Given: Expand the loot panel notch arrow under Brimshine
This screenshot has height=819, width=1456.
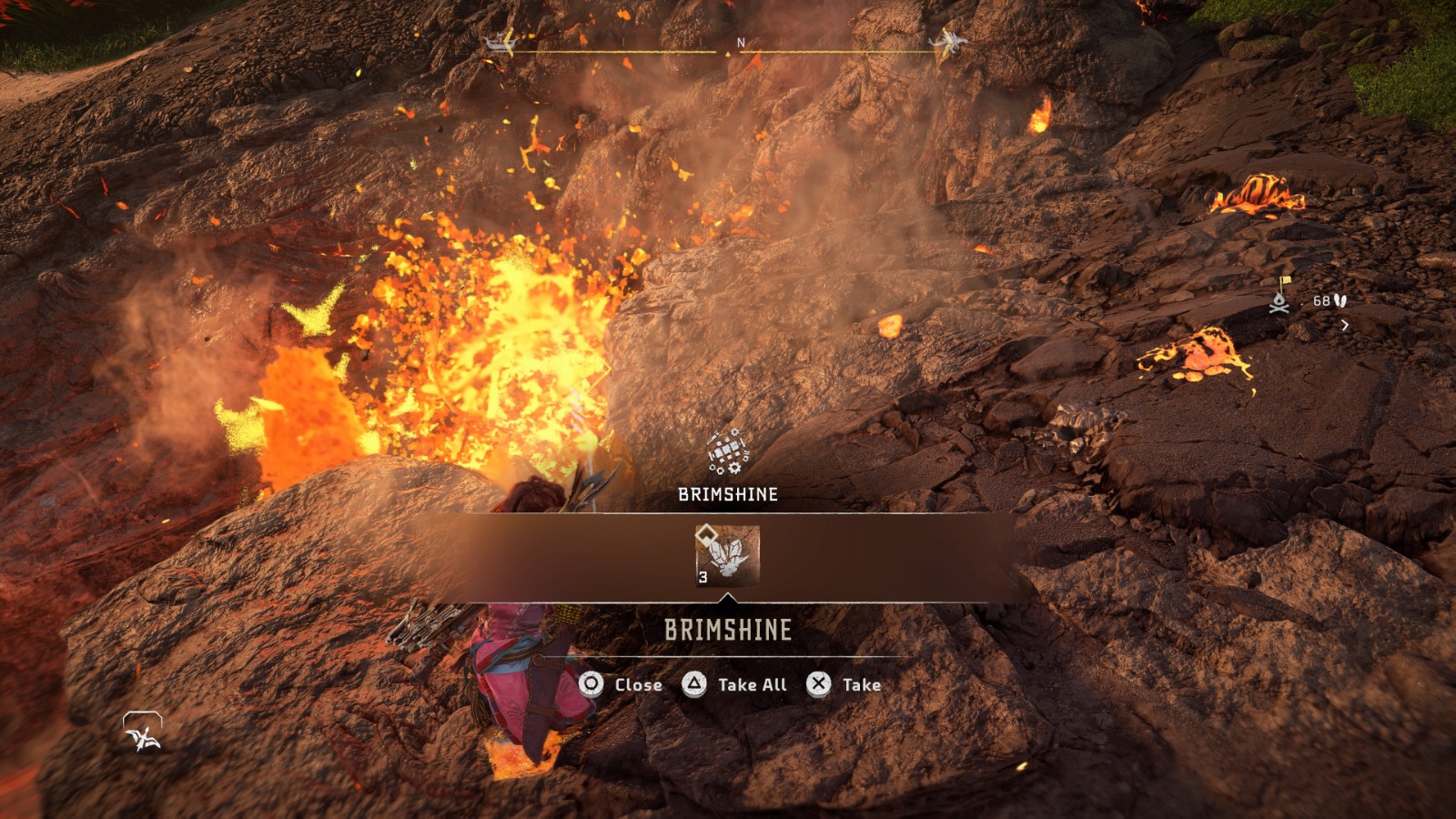Looking at the screenshot, I should (x=728, y=599).
